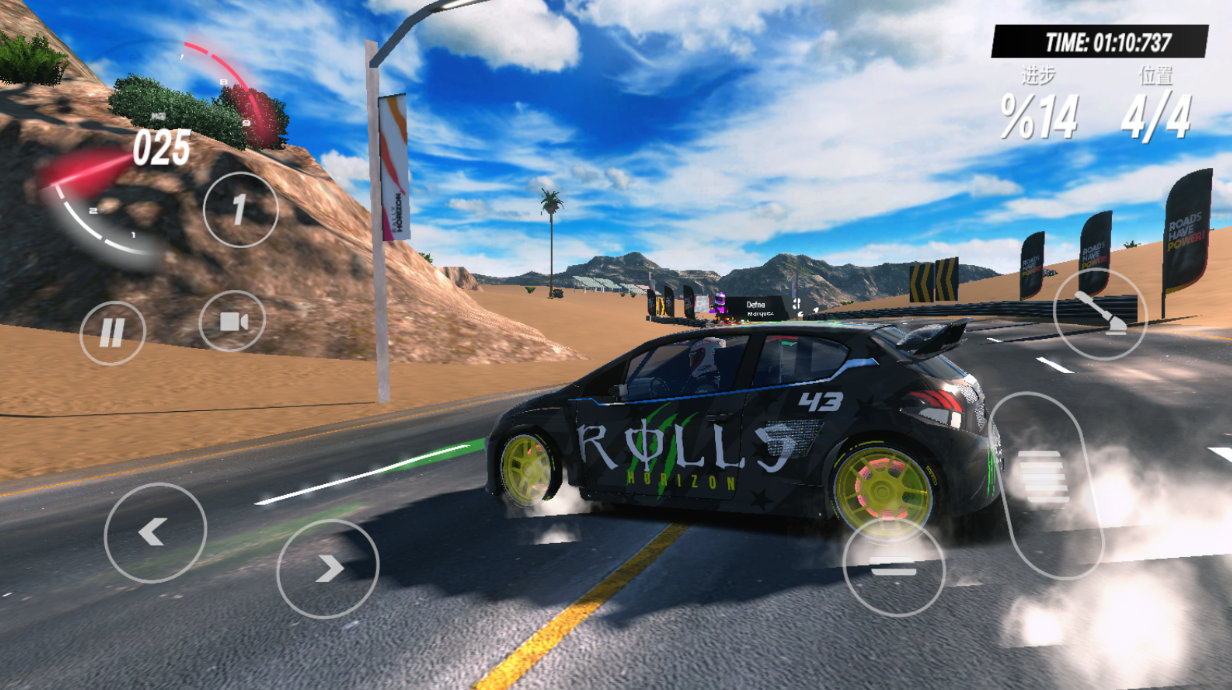This screenshot has height=690, width=1232.
Task: Pull the handbrake lever button
Action: tap(1100, 313)
